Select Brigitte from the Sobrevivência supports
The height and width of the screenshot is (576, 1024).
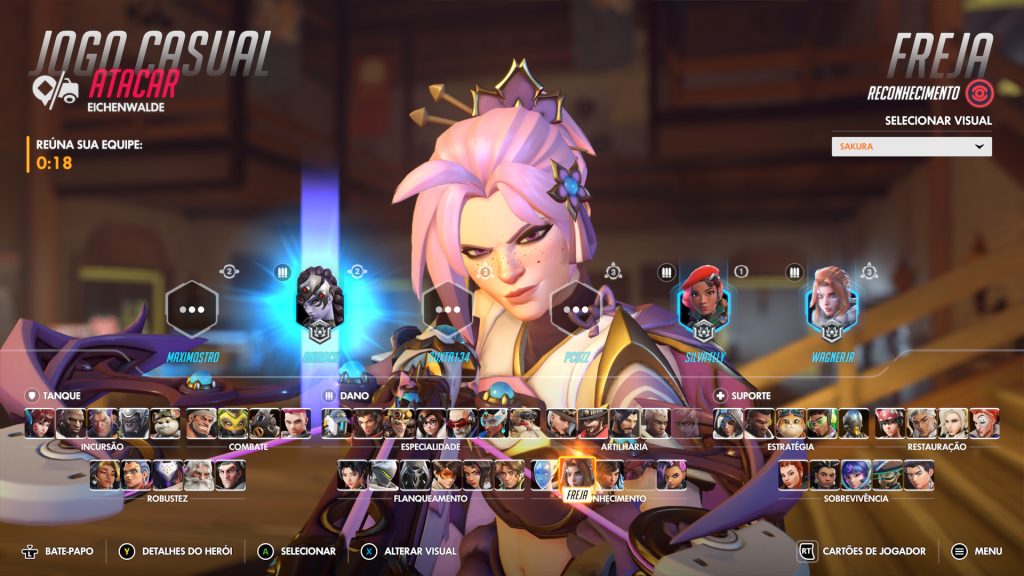[x=794, y=474]
